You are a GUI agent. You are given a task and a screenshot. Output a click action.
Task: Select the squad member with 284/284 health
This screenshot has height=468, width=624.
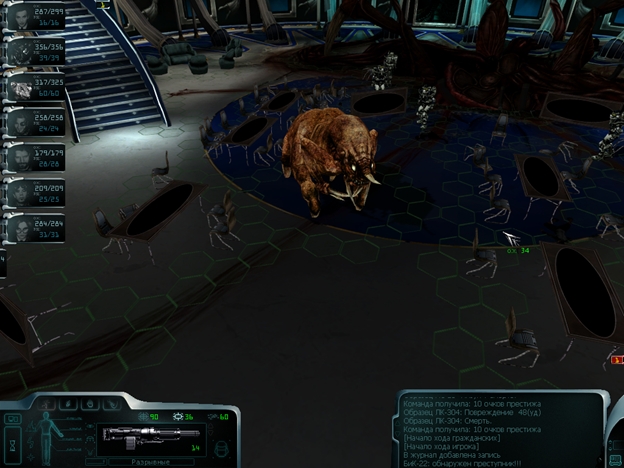(x=22, y=228)
